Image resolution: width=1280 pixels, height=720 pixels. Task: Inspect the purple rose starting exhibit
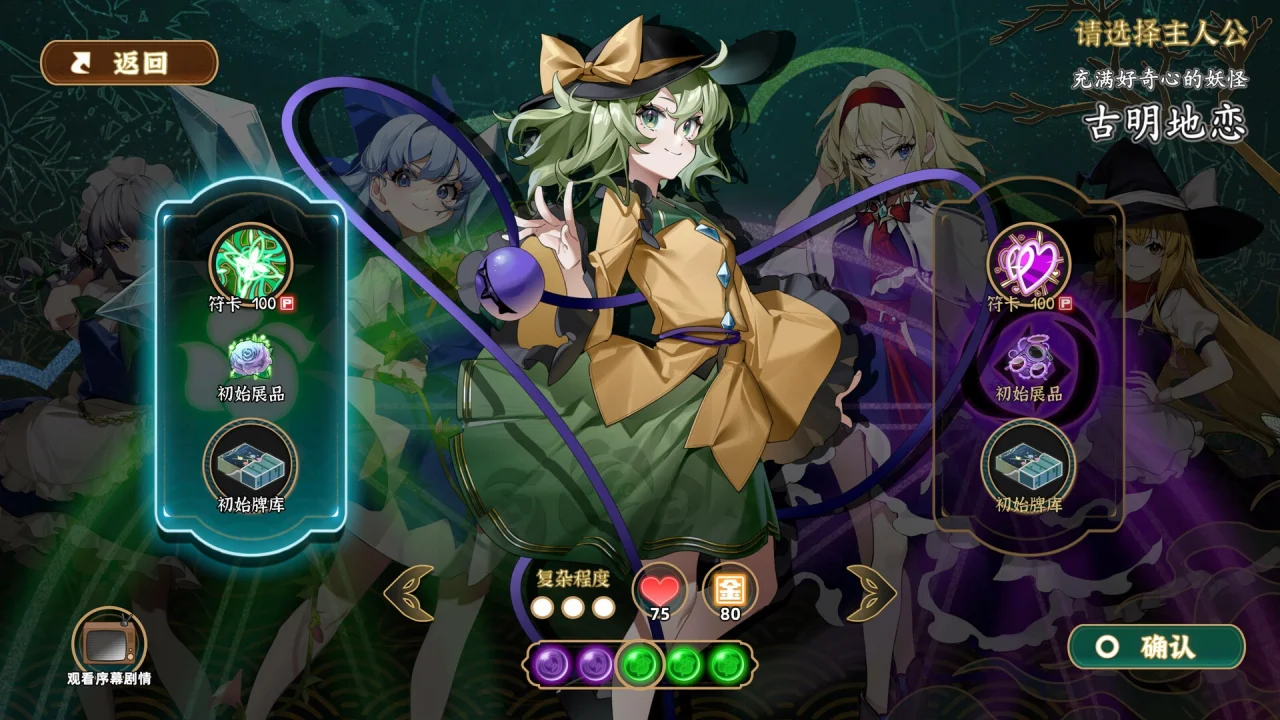(250, 360)
